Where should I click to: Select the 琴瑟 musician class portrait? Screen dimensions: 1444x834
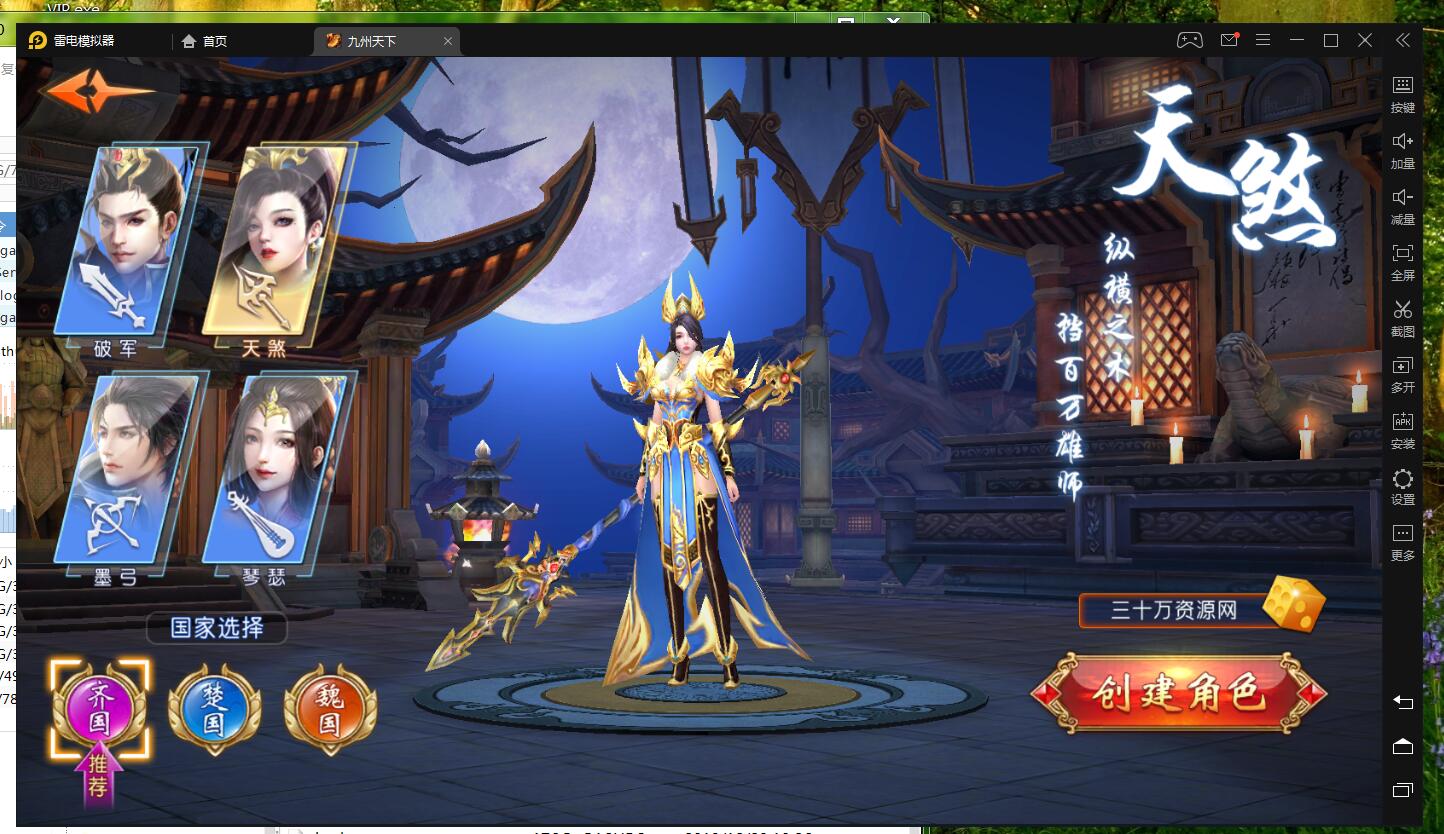[275, 468]
